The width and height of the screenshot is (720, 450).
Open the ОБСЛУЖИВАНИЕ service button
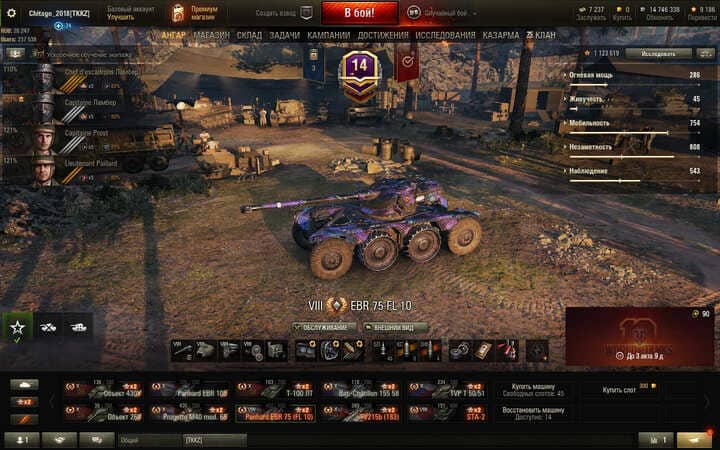click(325, 327)
